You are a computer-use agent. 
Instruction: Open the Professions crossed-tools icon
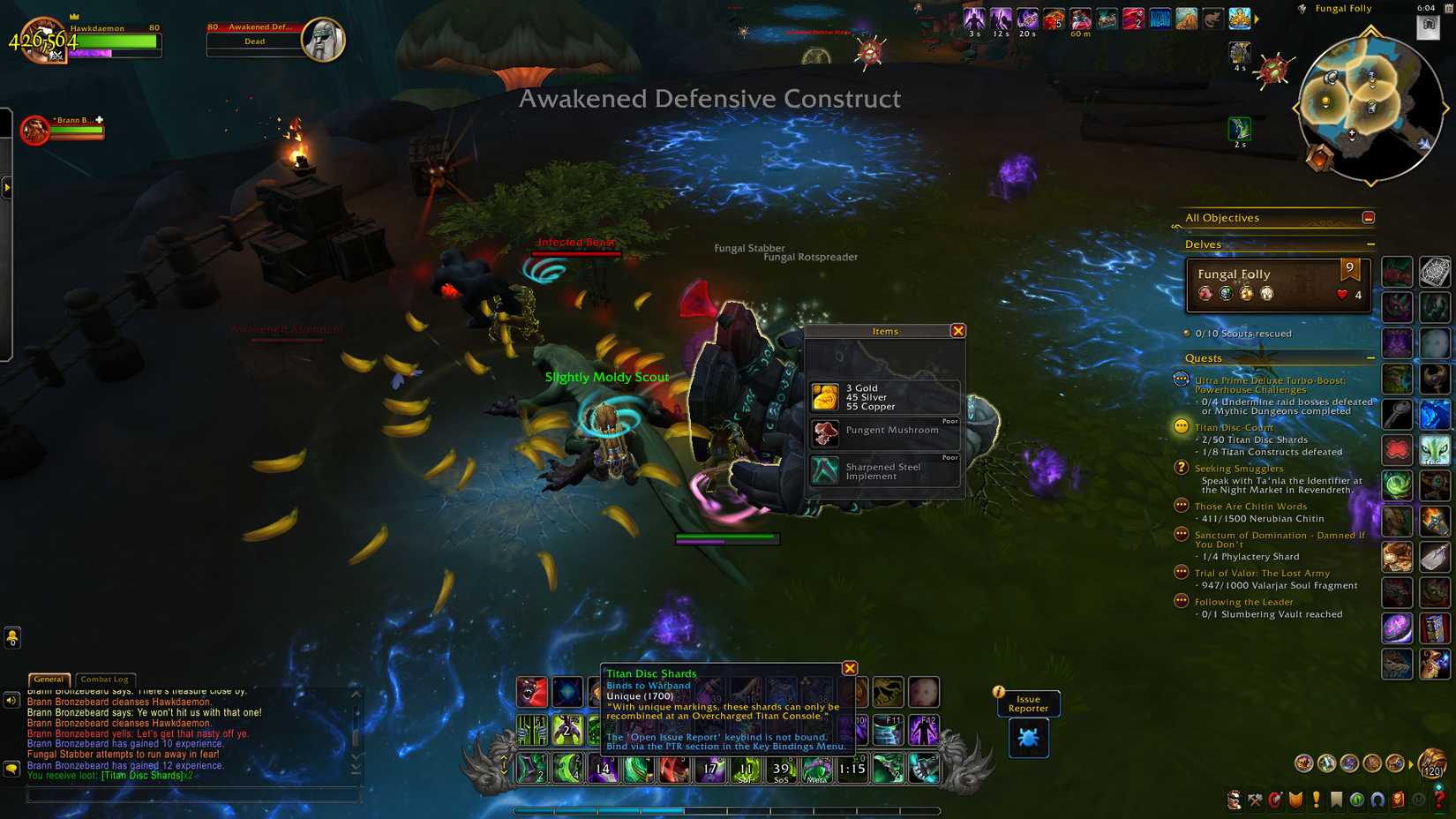1255,800
